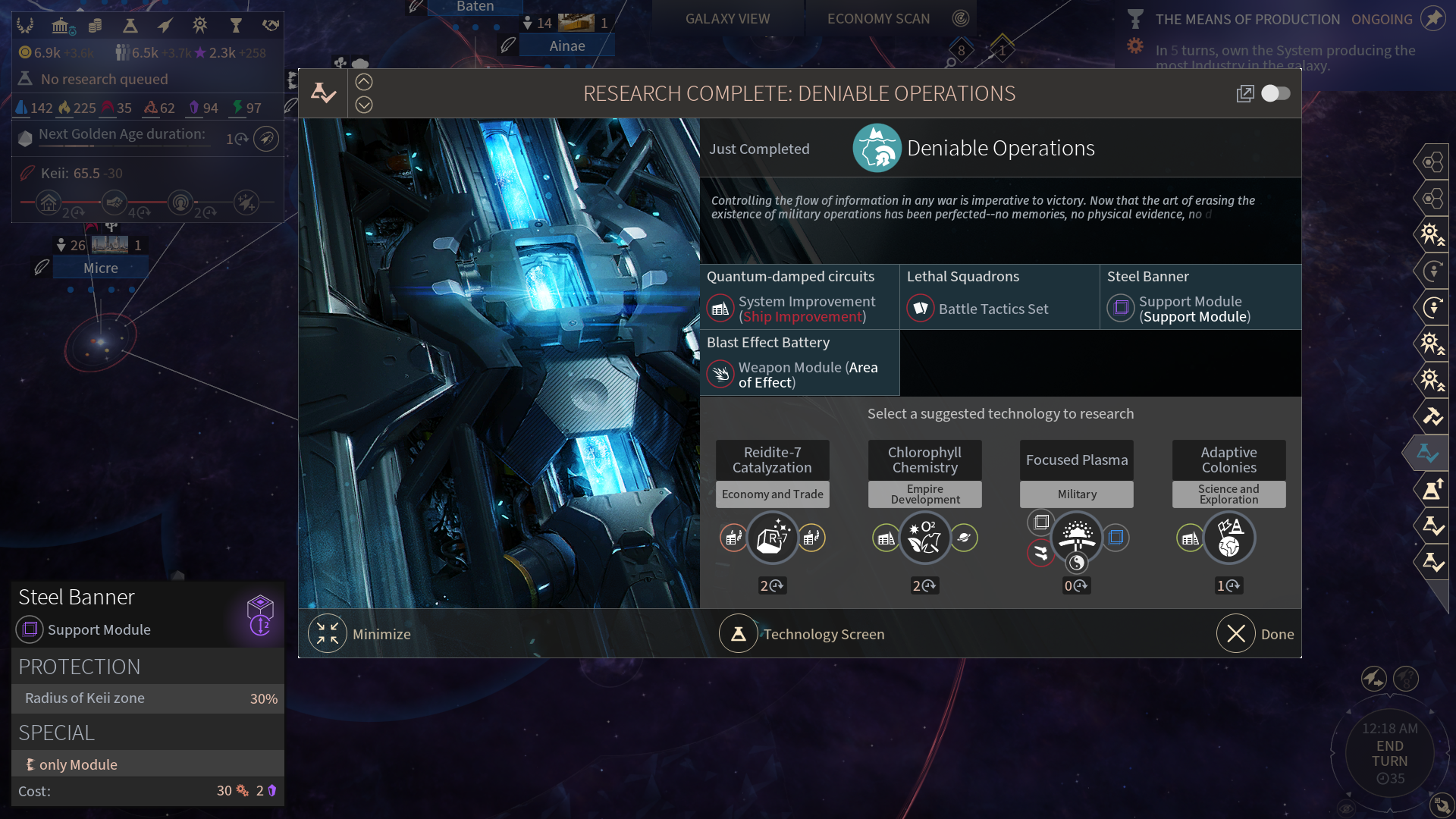This screenshot has width=1456, height=819.
Task: Show previous notification with up arrow
Action: [364, 82]
